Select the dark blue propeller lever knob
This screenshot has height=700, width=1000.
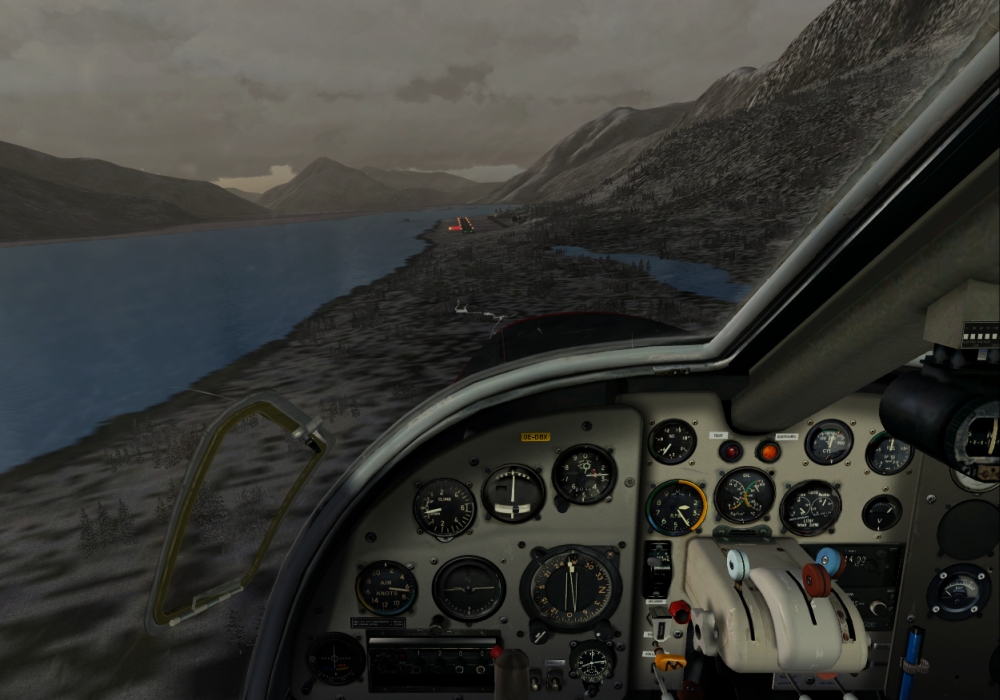point(829,560)
